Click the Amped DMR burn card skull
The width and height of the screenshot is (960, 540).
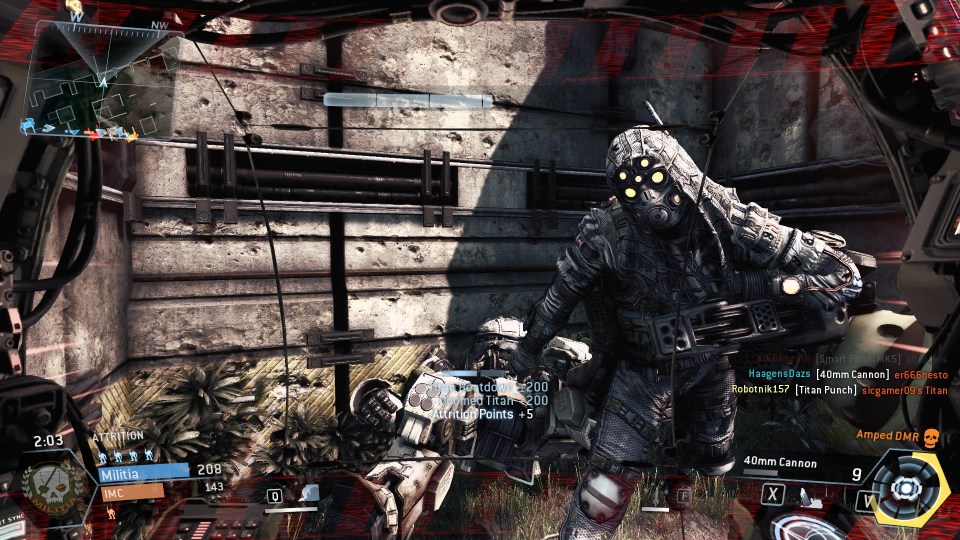coord(932,437)
